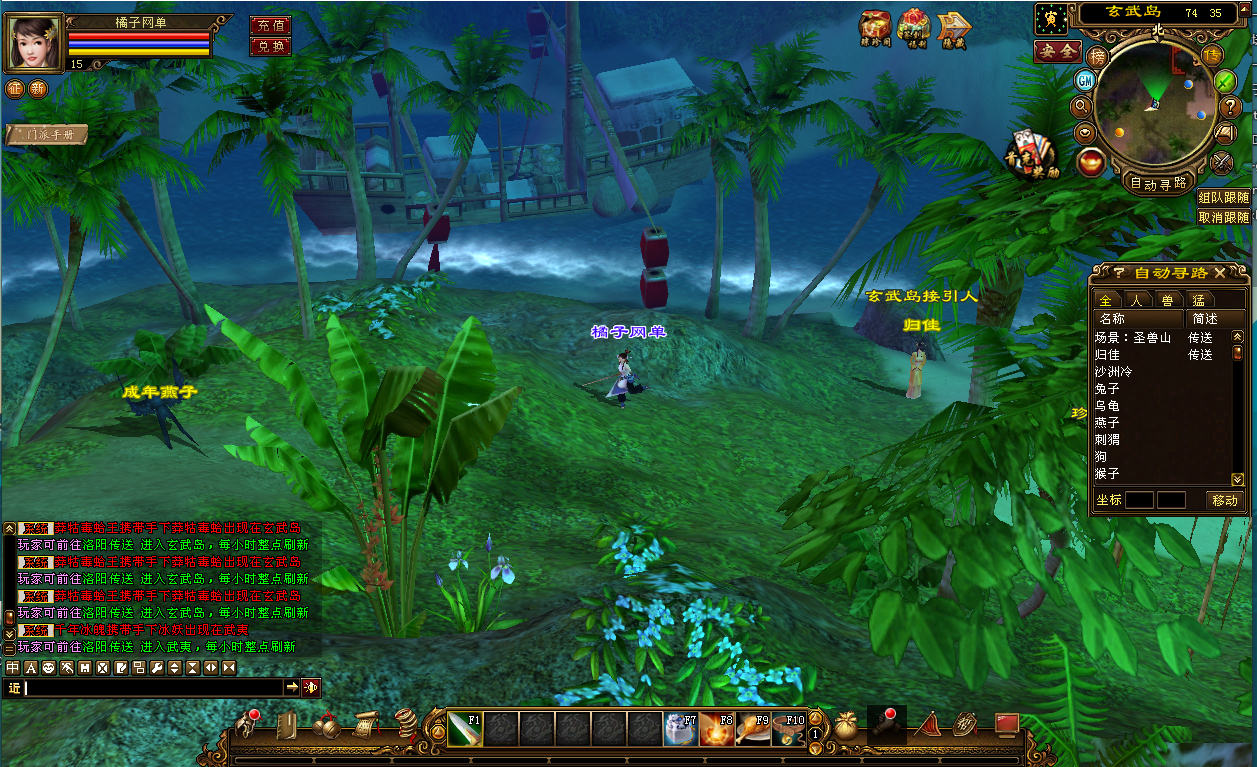Image resolution: width=1257 pixels, height=767 pixels.
Task: Open the money bag inventory icon
Action: (847, 725)
